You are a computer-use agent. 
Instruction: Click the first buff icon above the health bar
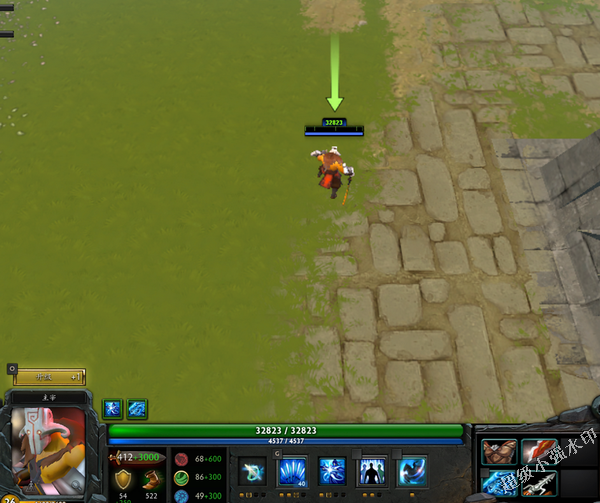[x=113, y=408]
